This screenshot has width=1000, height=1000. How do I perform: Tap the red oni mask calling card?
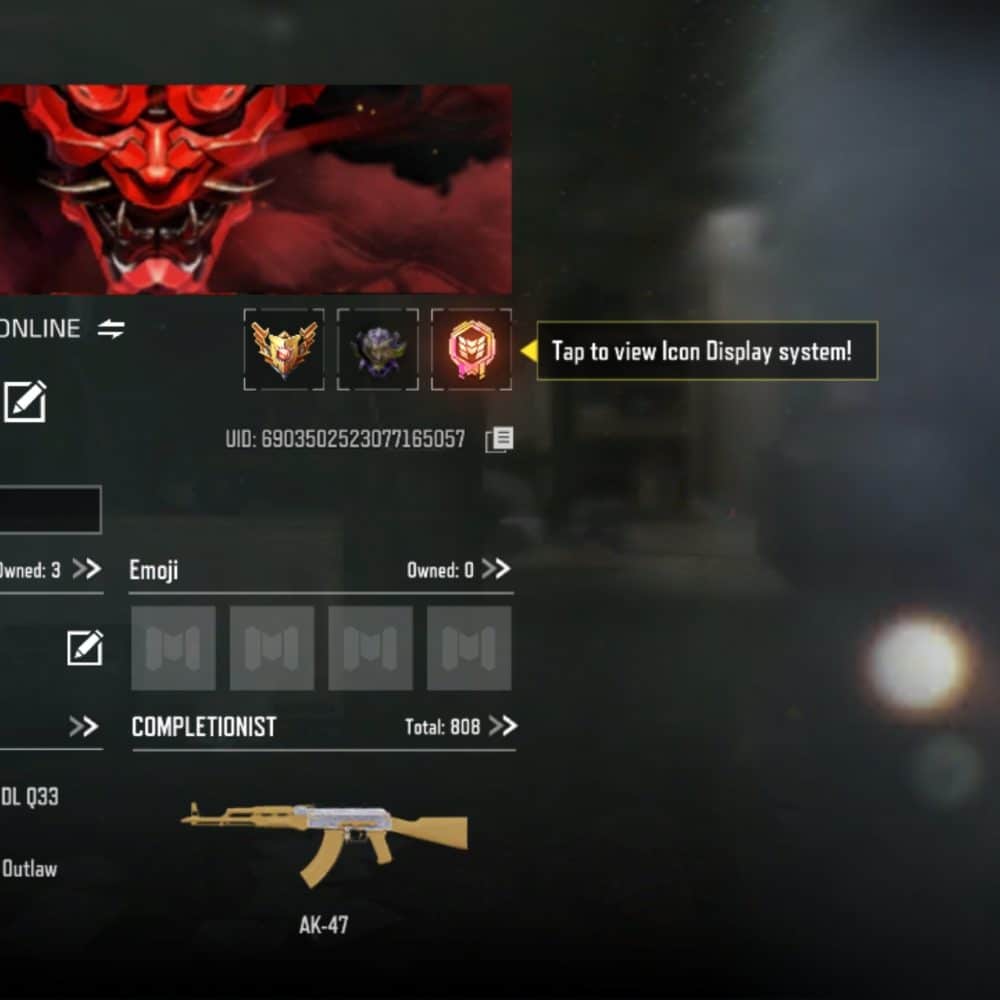255,190
